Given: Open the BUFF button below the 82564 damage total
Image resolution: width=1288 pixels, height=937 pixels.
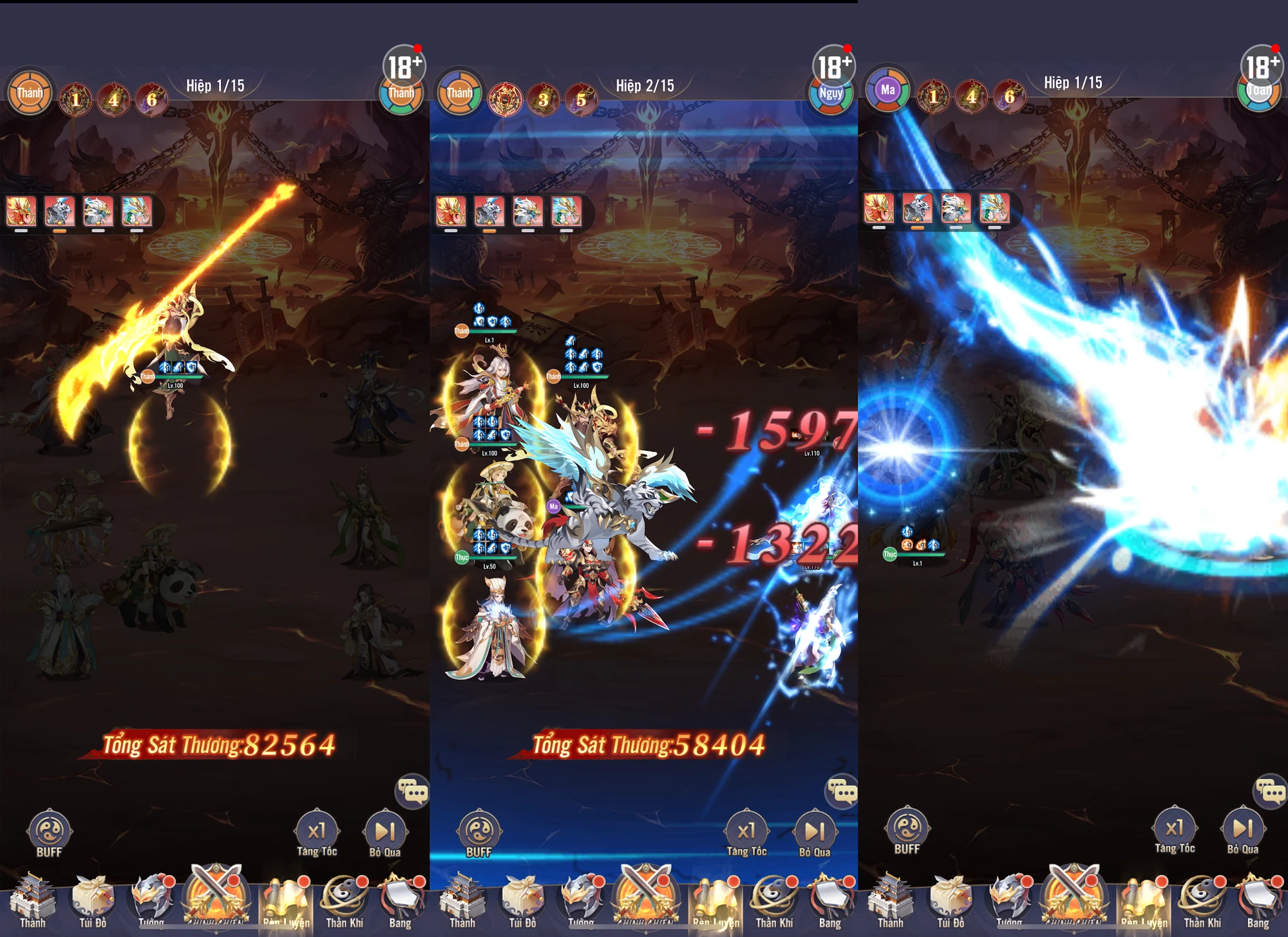Looking at the screenshot, I should click(x=49, y=833).
